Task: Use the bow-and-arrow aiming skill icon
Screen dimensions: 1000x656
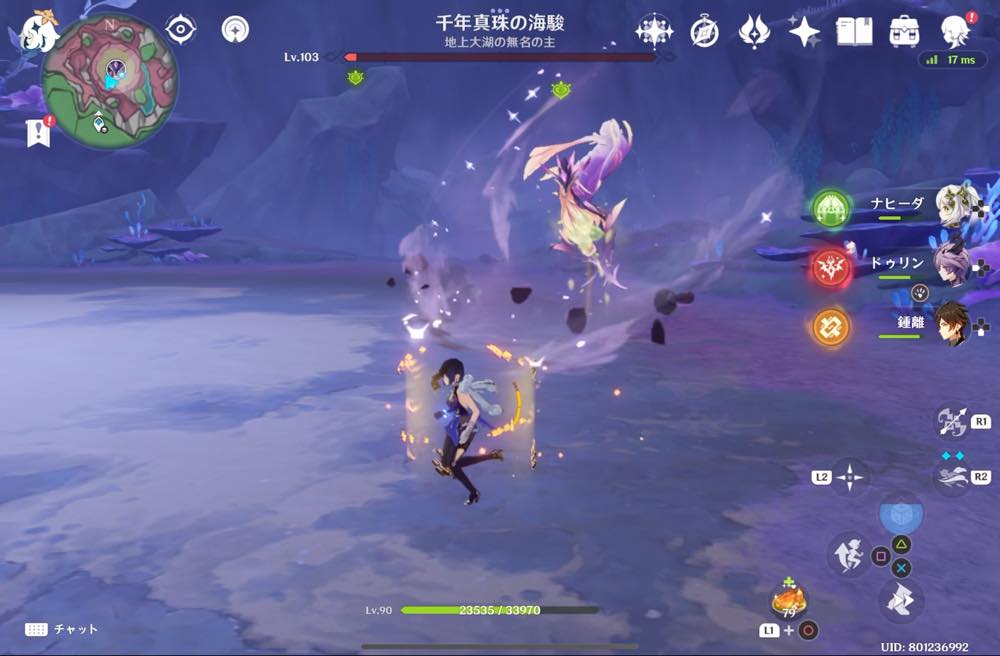Action: (x=951, y=421)
